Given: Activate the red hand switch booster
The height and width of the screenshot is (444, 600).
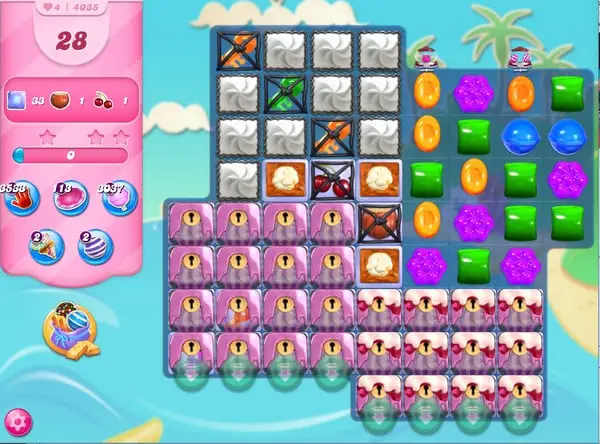Looking at the screenshot, I should point(22,198).
